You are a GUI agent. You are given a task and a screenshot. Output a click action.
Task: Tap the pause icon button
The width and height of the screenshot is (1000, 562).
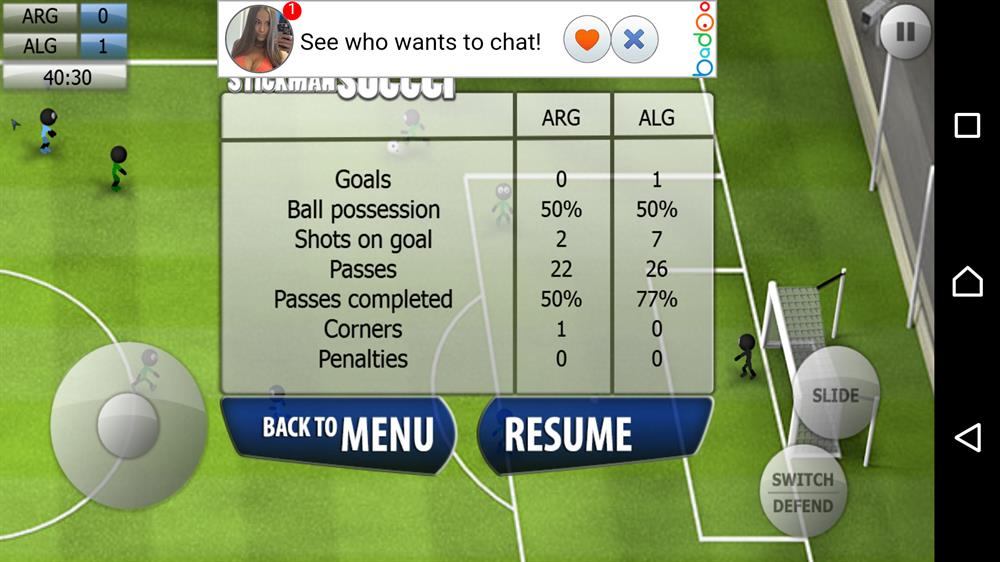[905, 33]
